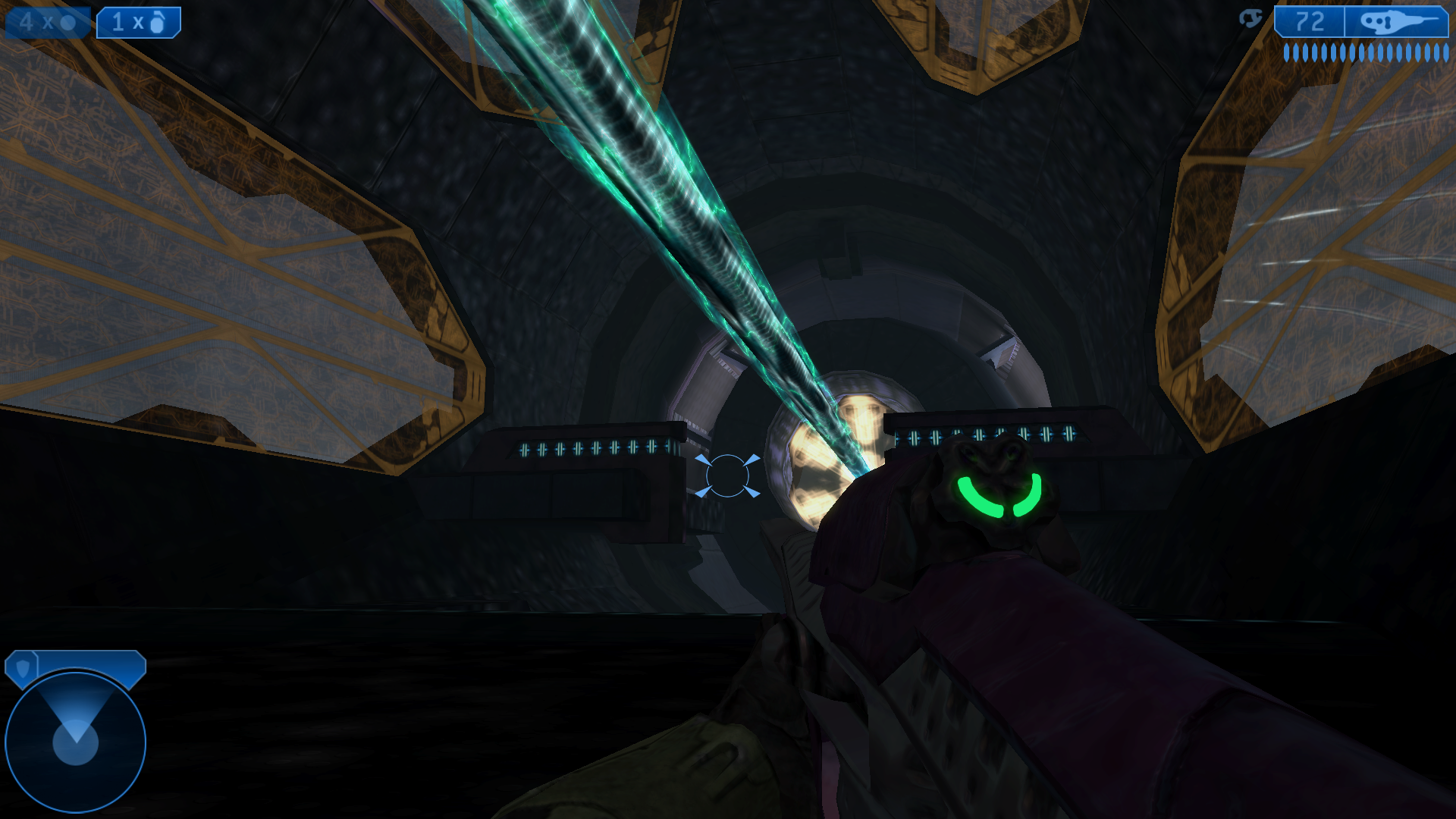Click the secondary weapon swap icon
The height and width of the screenshot is (819, 1456).
coord(1250,19)
